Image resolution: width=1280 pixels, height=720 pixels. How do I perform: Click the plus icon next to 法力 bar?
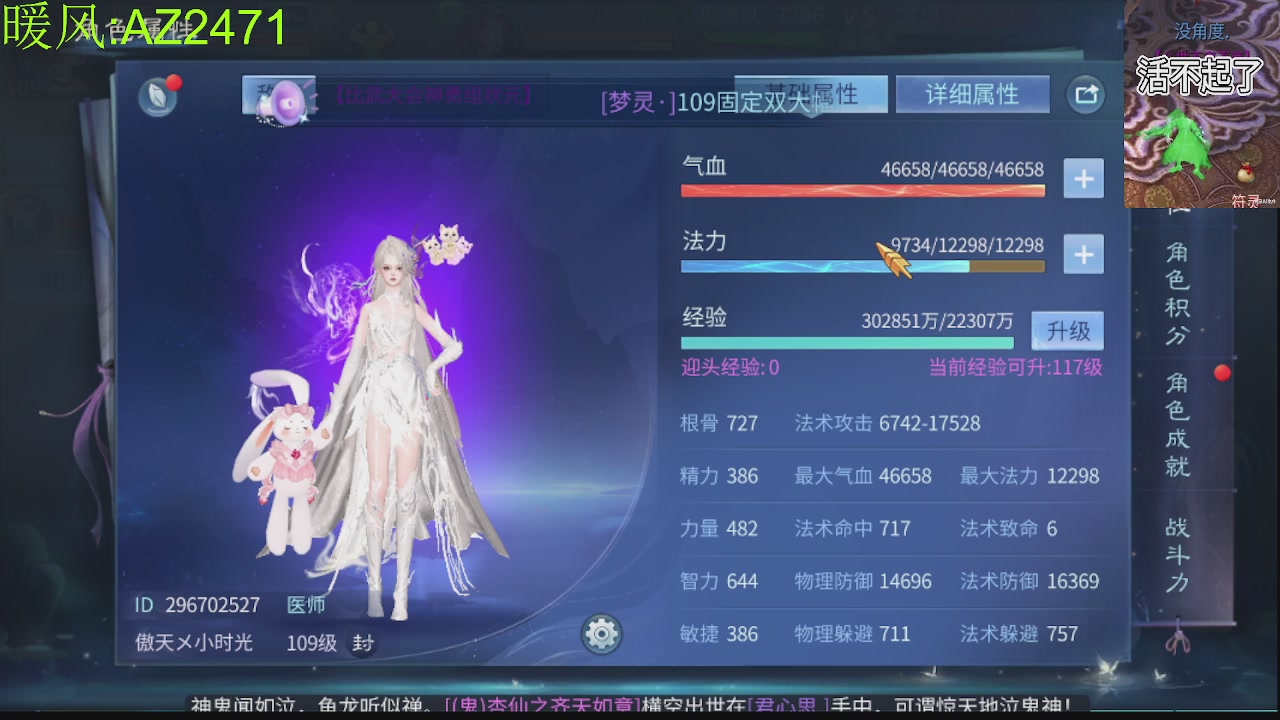pyautogui.click(x=1083, y=254)
